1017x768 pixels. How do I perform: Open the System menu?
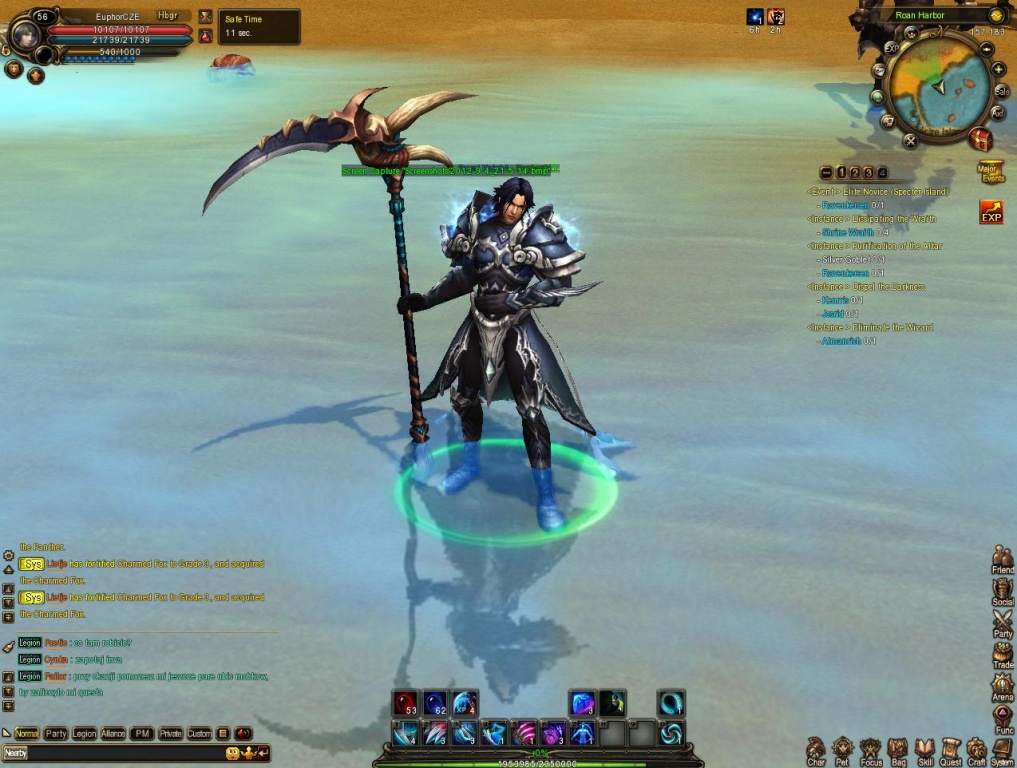[x=1002, y=749]
